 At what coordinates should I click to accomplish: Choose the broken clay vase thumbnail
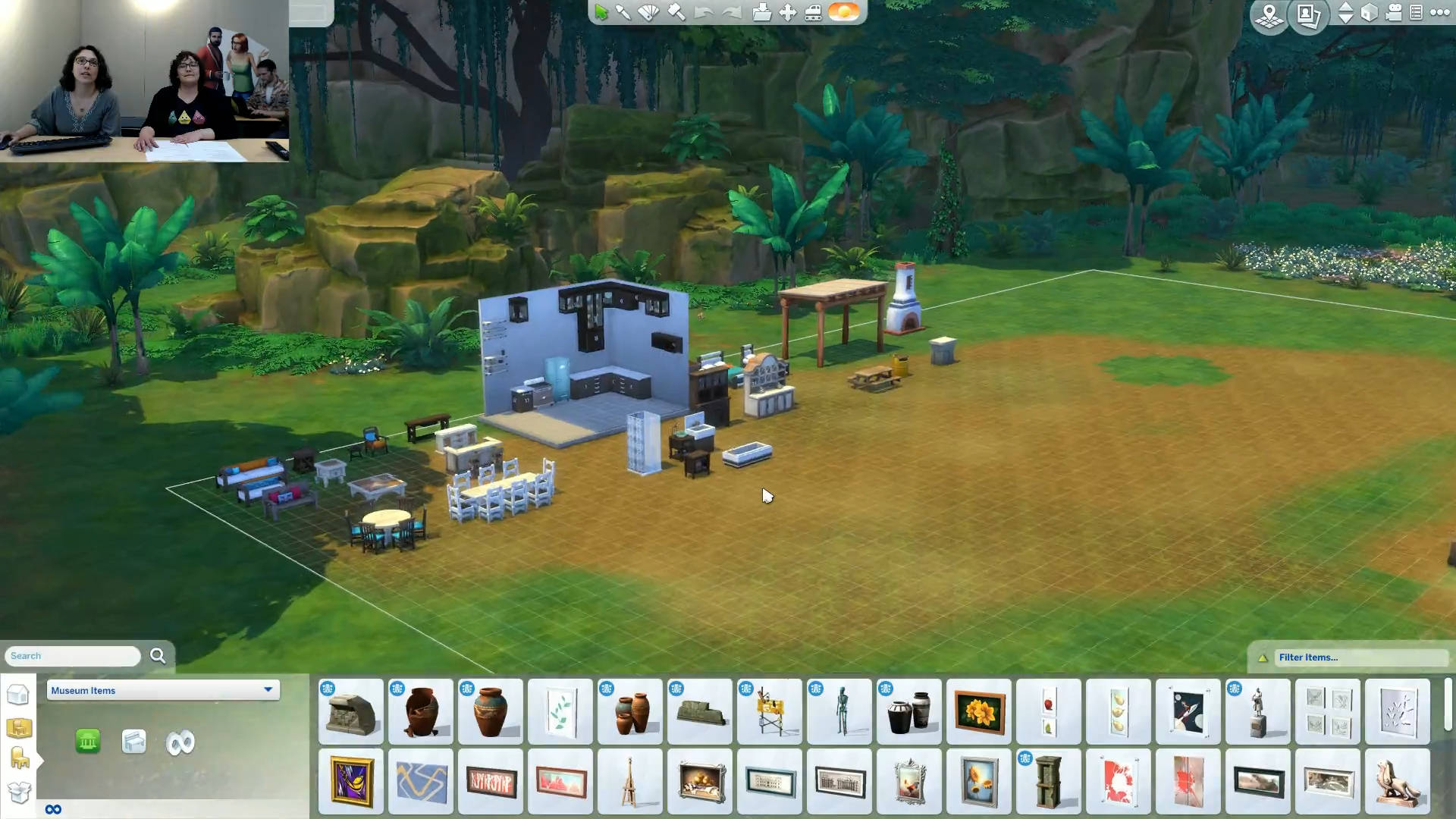point(421,712)
